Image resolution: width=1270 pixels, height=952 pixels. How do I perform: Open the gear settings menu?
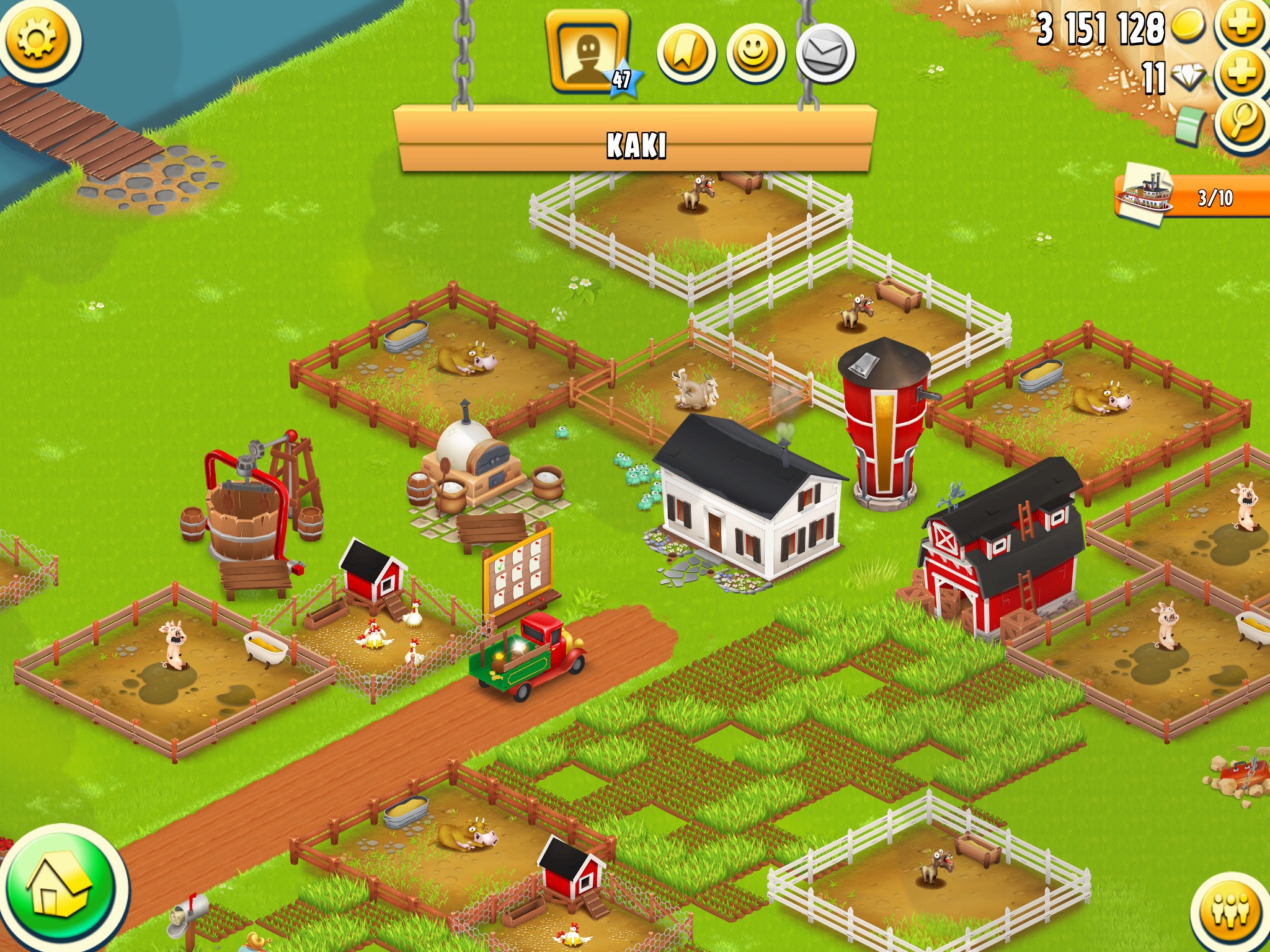37,40
